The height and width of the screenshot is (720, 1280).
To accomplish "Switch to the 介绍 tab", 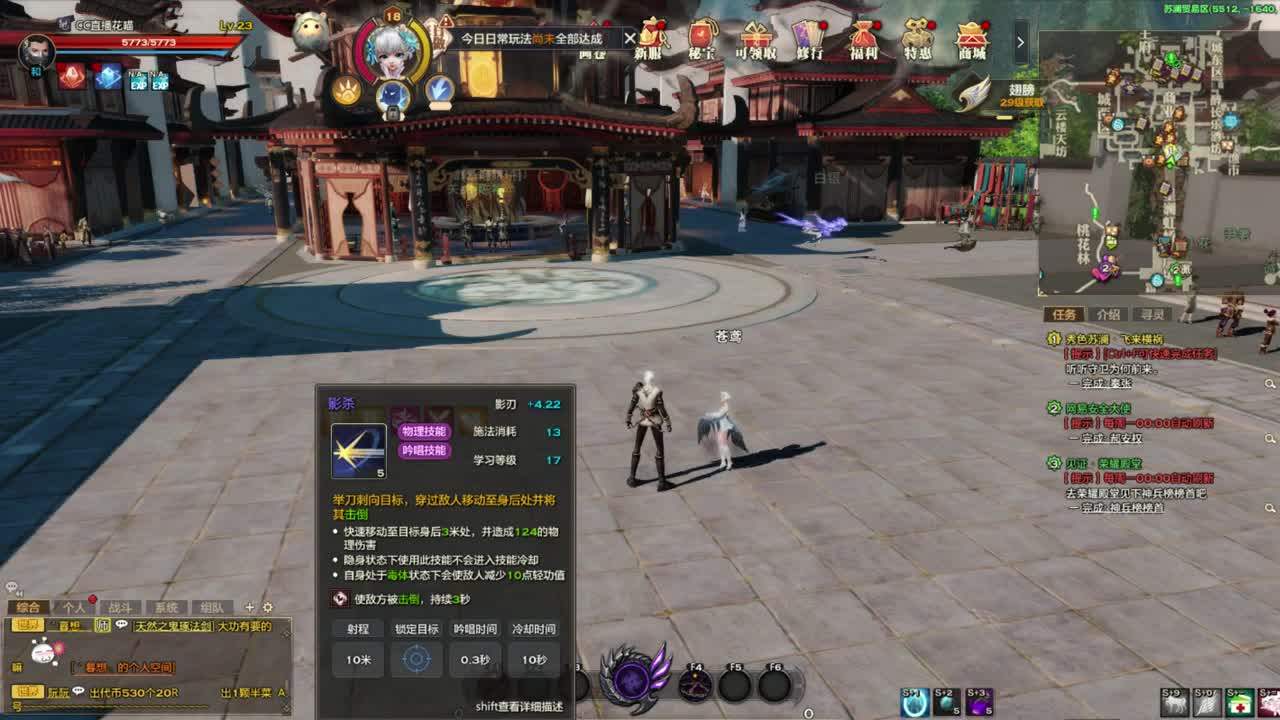I will point(1109,314).
